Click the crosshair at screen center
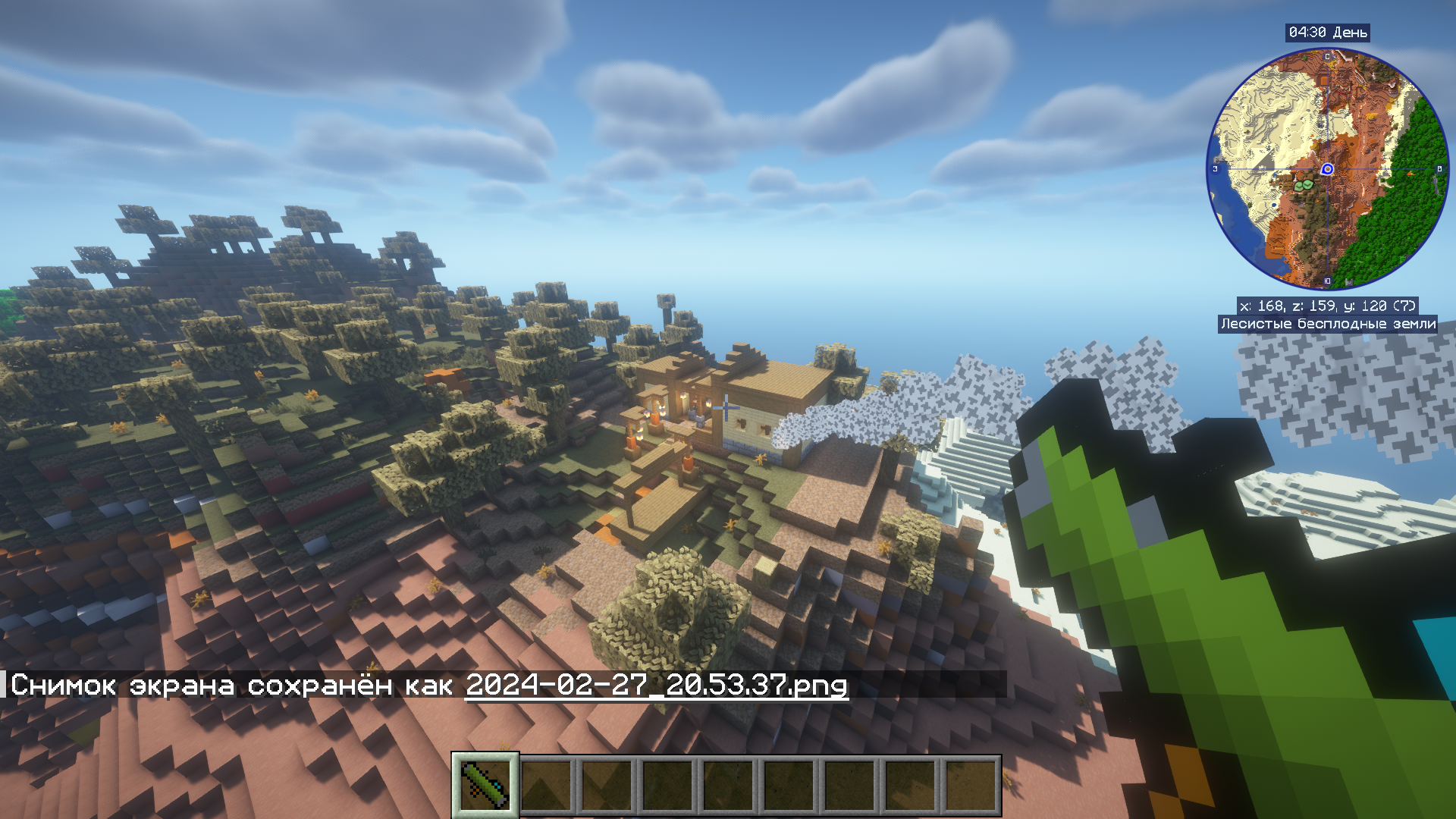The height and width of the screenshot is (819, 1456). coord(726,407)
